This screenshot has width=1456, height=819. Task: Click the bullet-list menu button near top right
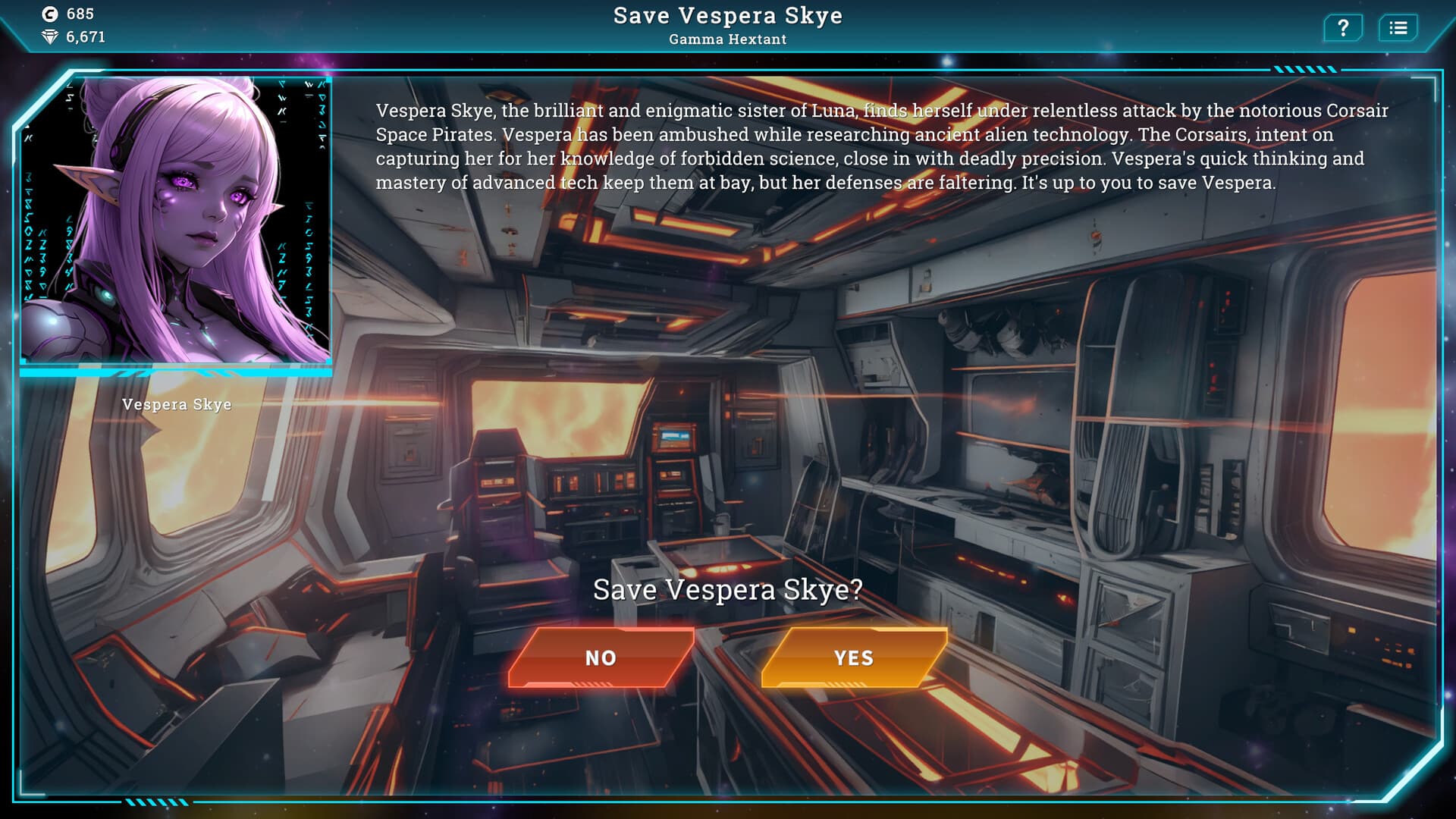pos(1399,27)
